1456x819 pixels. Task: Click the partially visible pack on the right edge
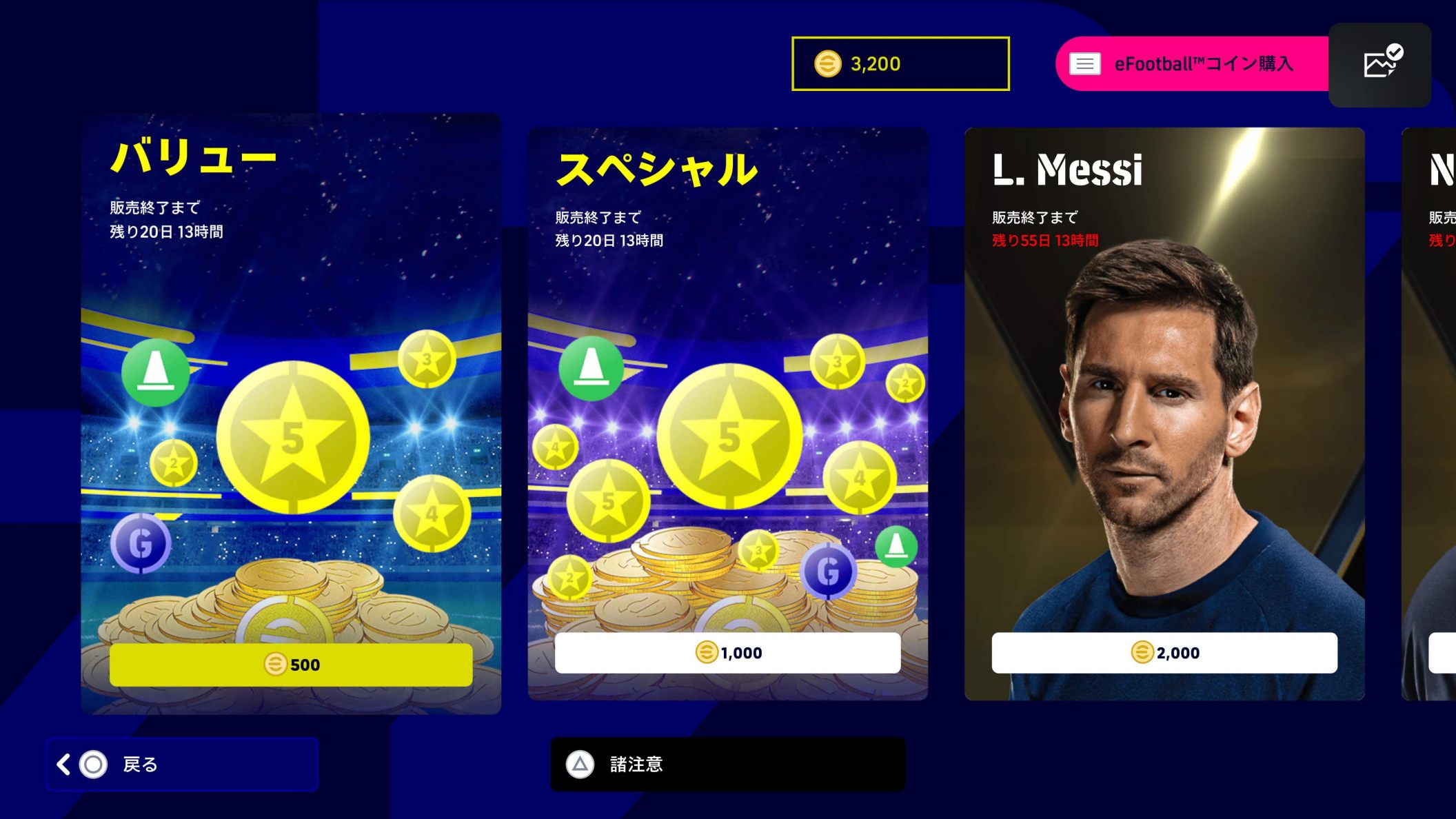point(1427,414)
